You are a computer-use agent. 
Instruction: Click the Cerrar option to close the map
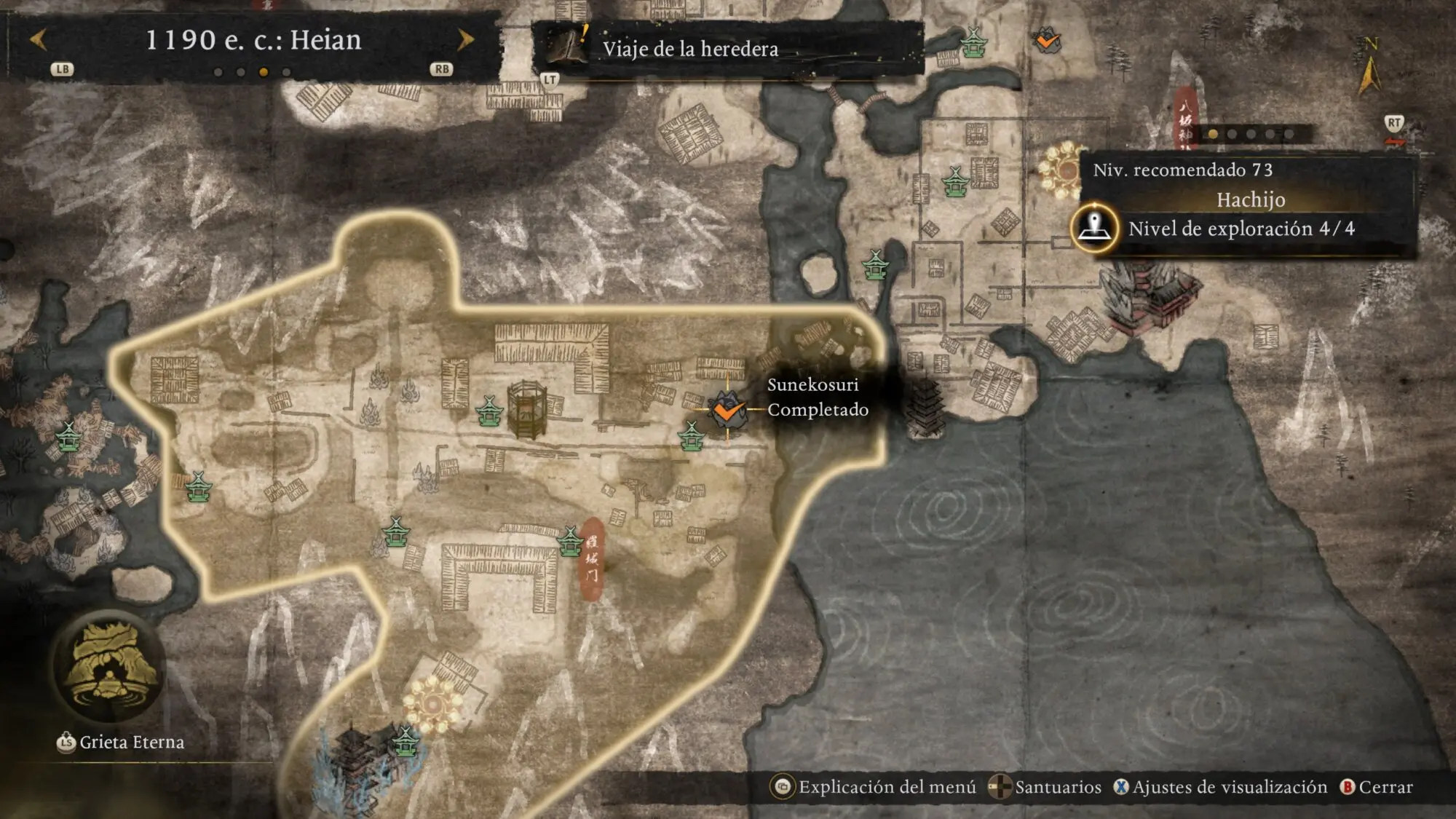pos(1377,787)
